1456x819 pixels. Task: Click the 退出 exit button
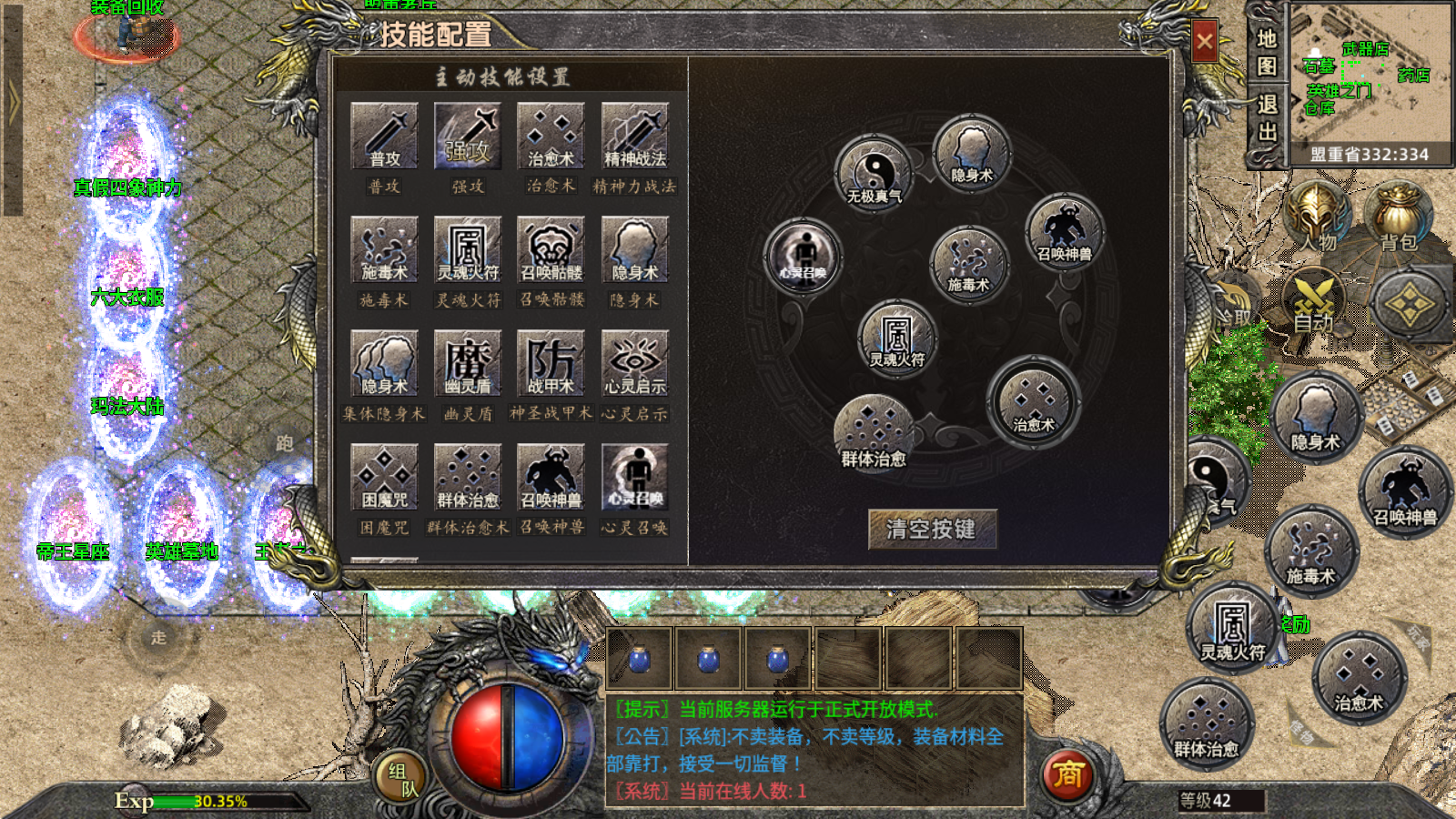(1267, 118)
